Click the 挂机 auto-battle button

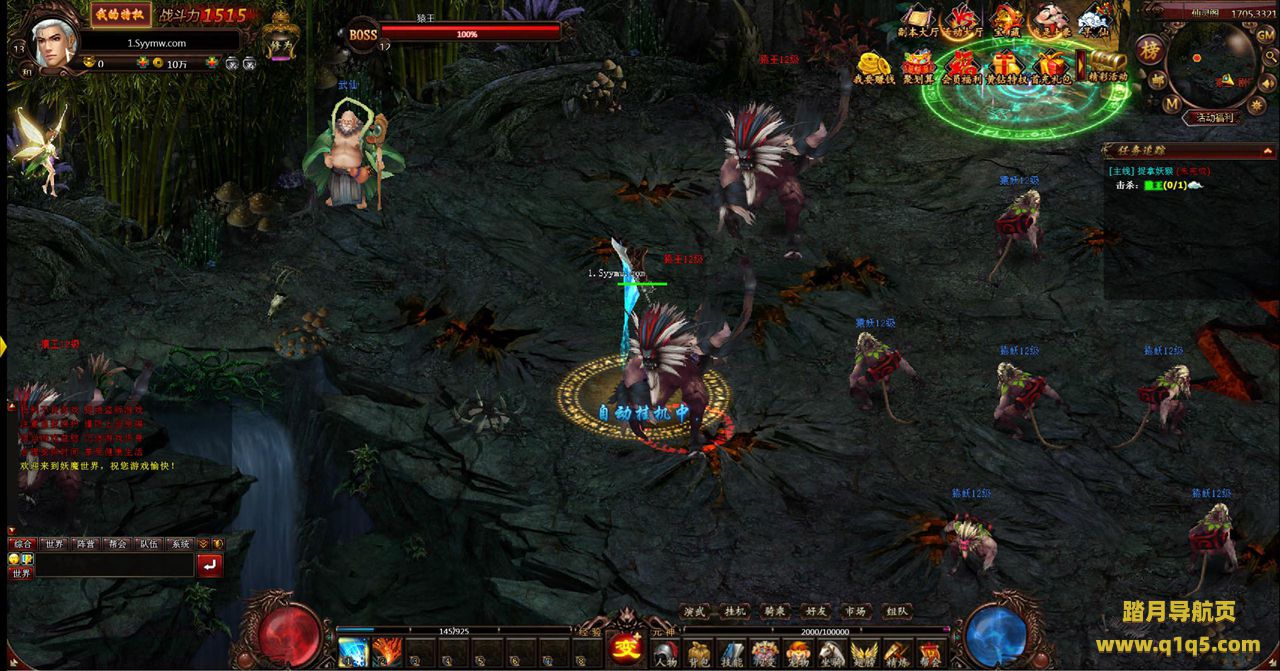pos(735,611)
